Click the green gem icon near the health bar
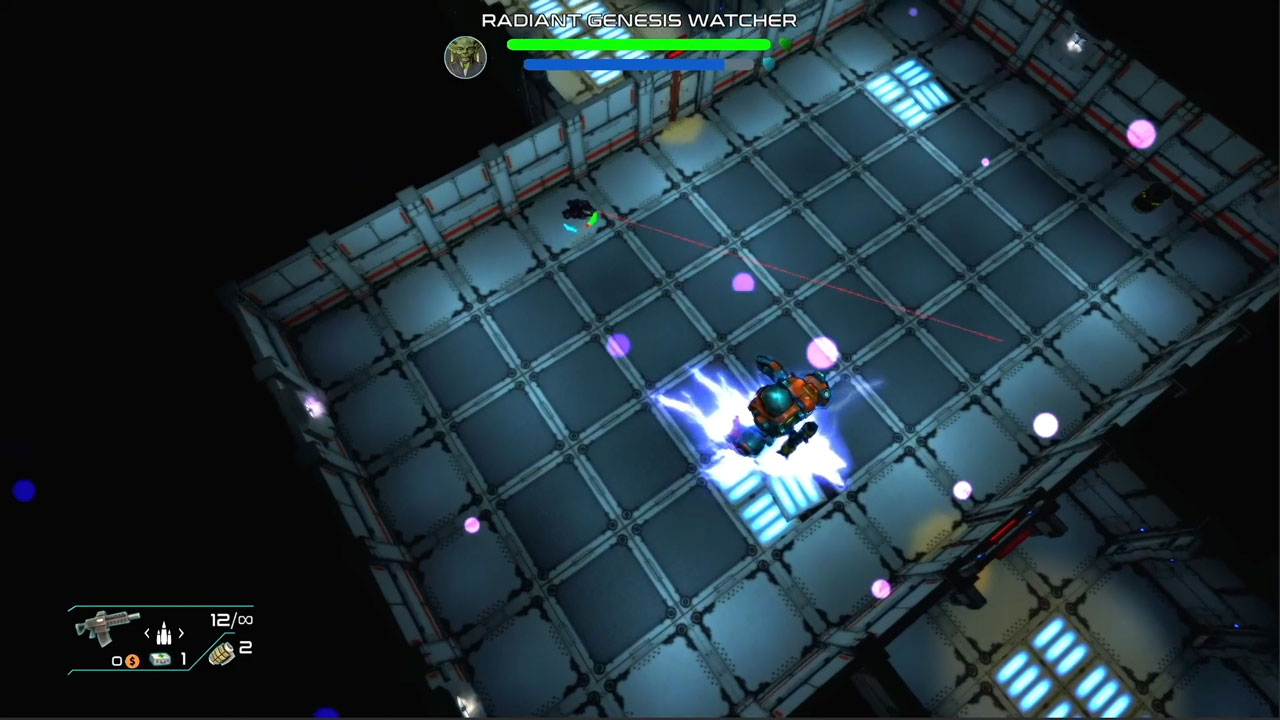This screenshot has width=1280, height=720. 785,44
